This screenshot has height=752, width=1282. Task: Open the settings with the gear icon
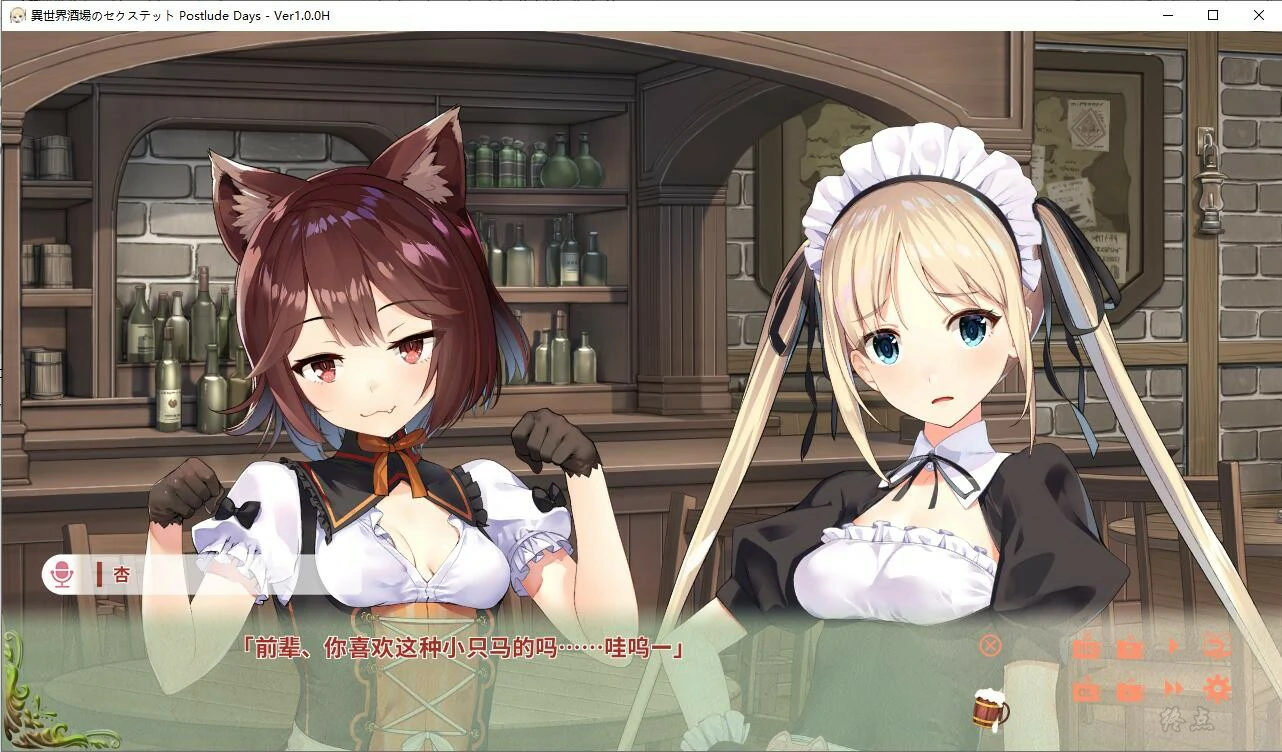1219,688
